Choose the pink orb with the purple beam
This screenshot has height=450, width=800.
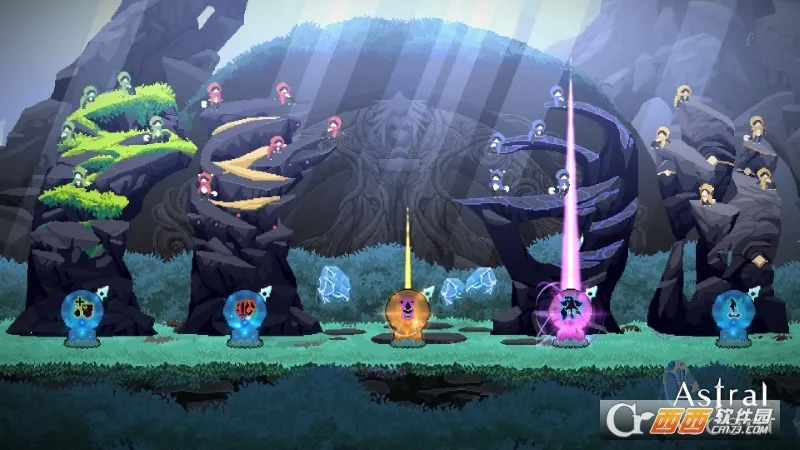[x=569, y=306]
